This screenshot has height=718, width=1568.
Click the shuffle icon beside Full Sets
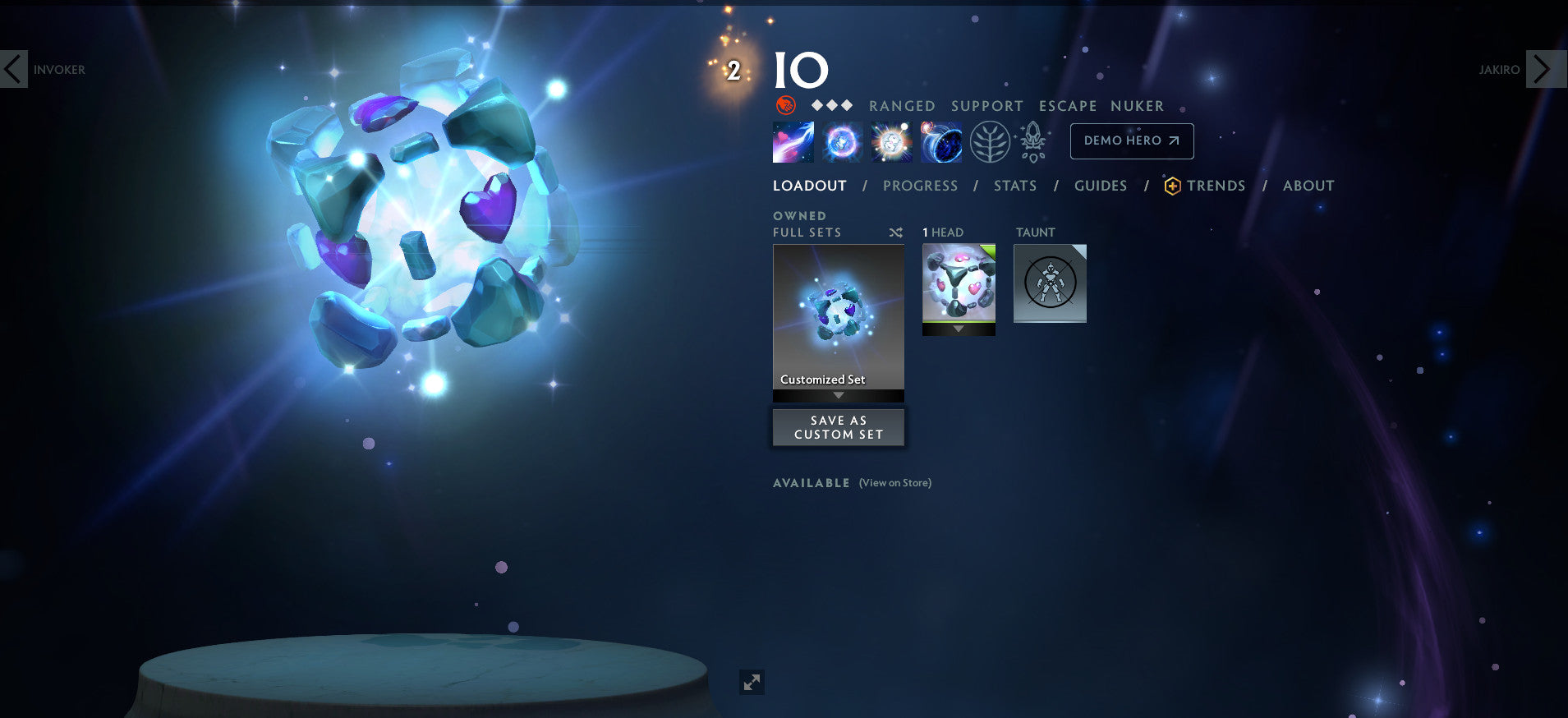[894, 232]
